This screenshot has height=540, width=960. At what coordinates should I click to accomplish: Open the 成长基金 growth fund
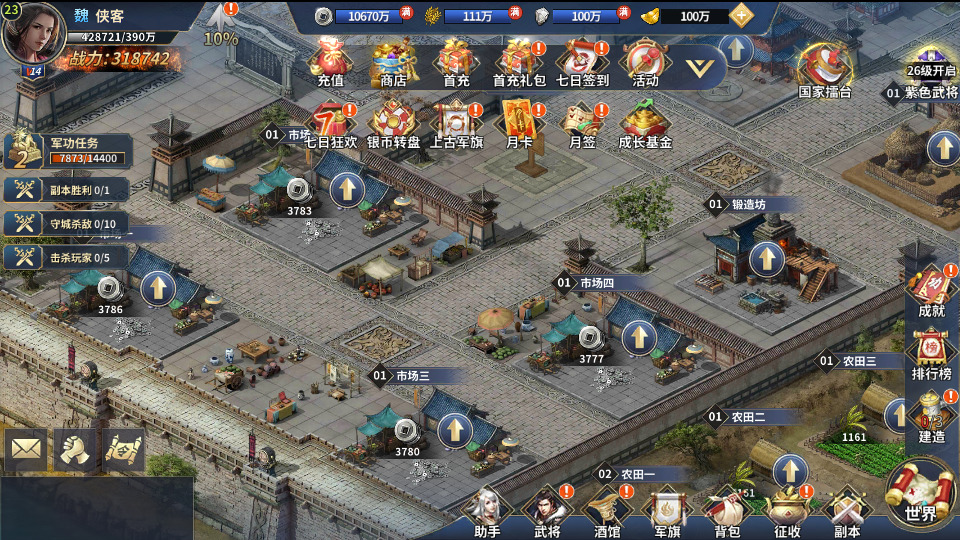645,124
